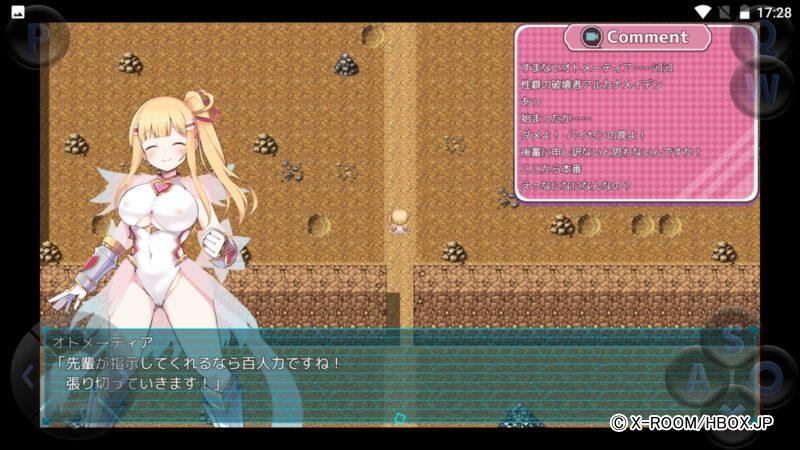Tap the virtual O button
Screen dimensions: 800x450
pyautogui.click(x=769, y=378)
